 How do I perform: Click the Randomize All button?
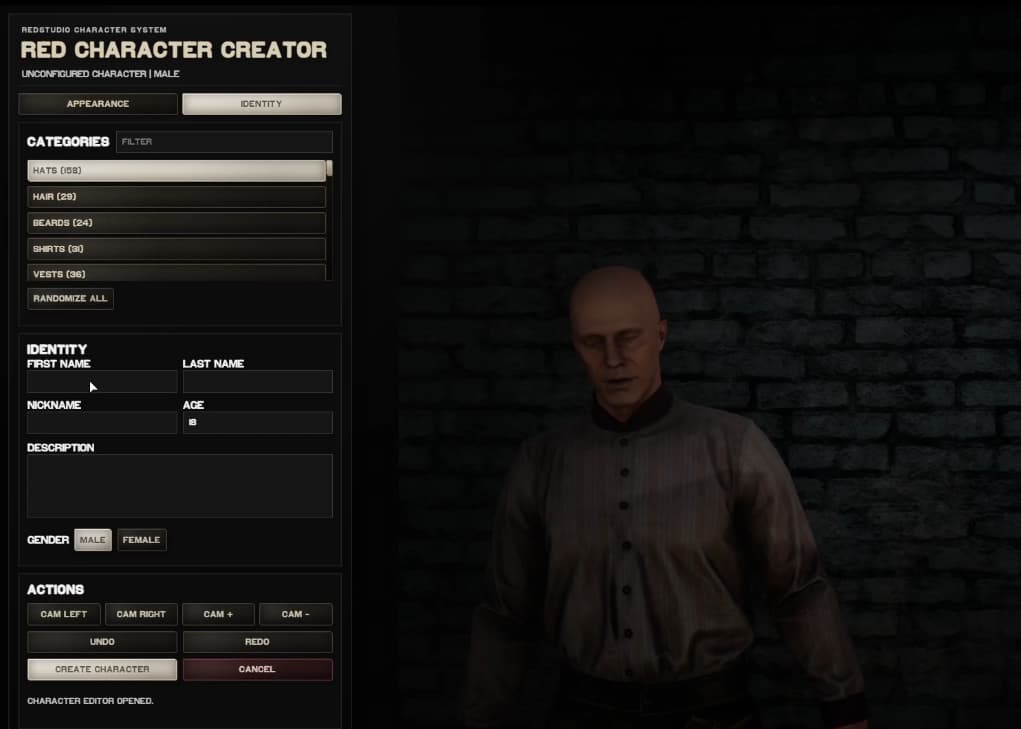tap(70, 299)
